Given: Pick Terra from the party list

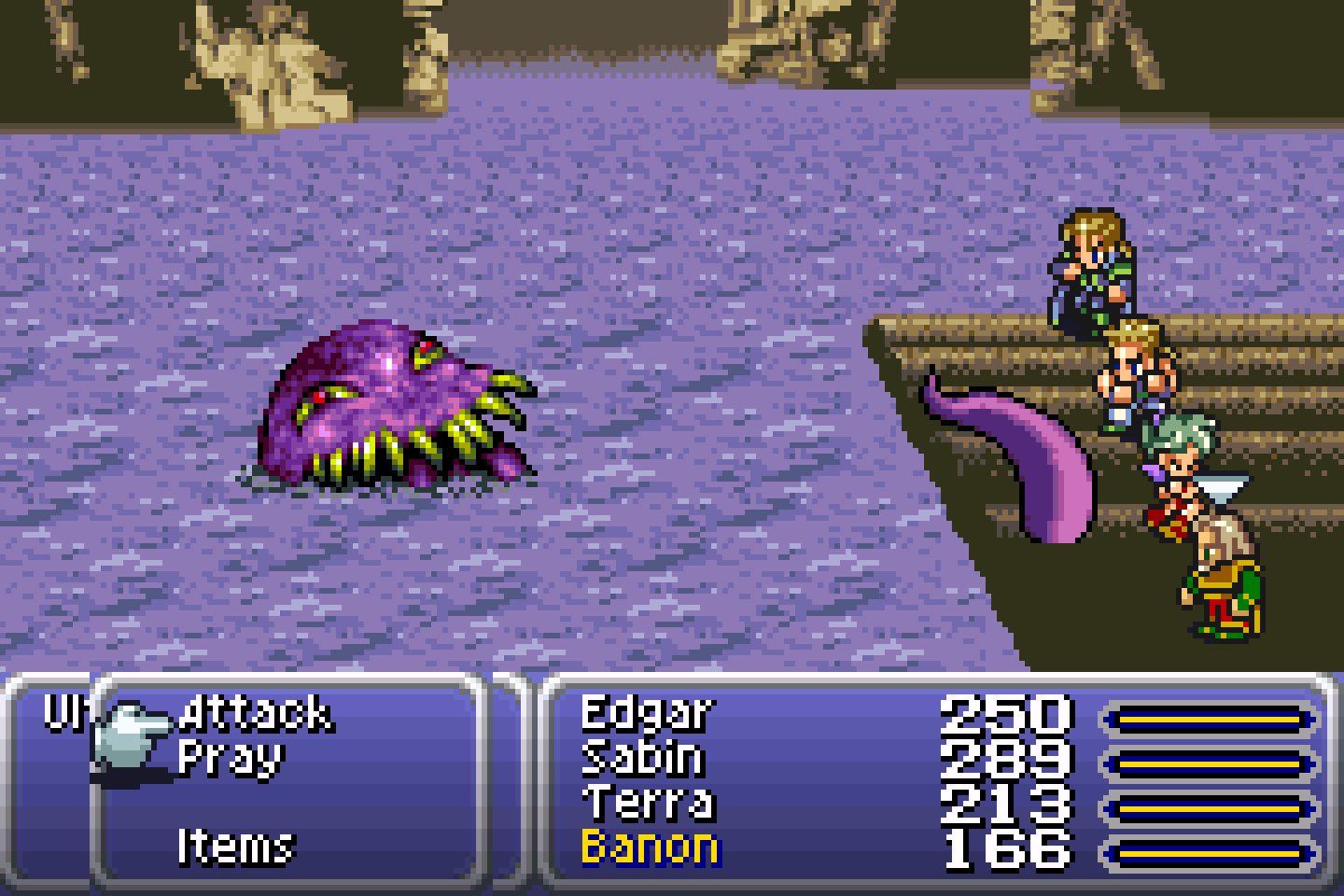Looking at the screenshot, I should [x=648, y=803].
